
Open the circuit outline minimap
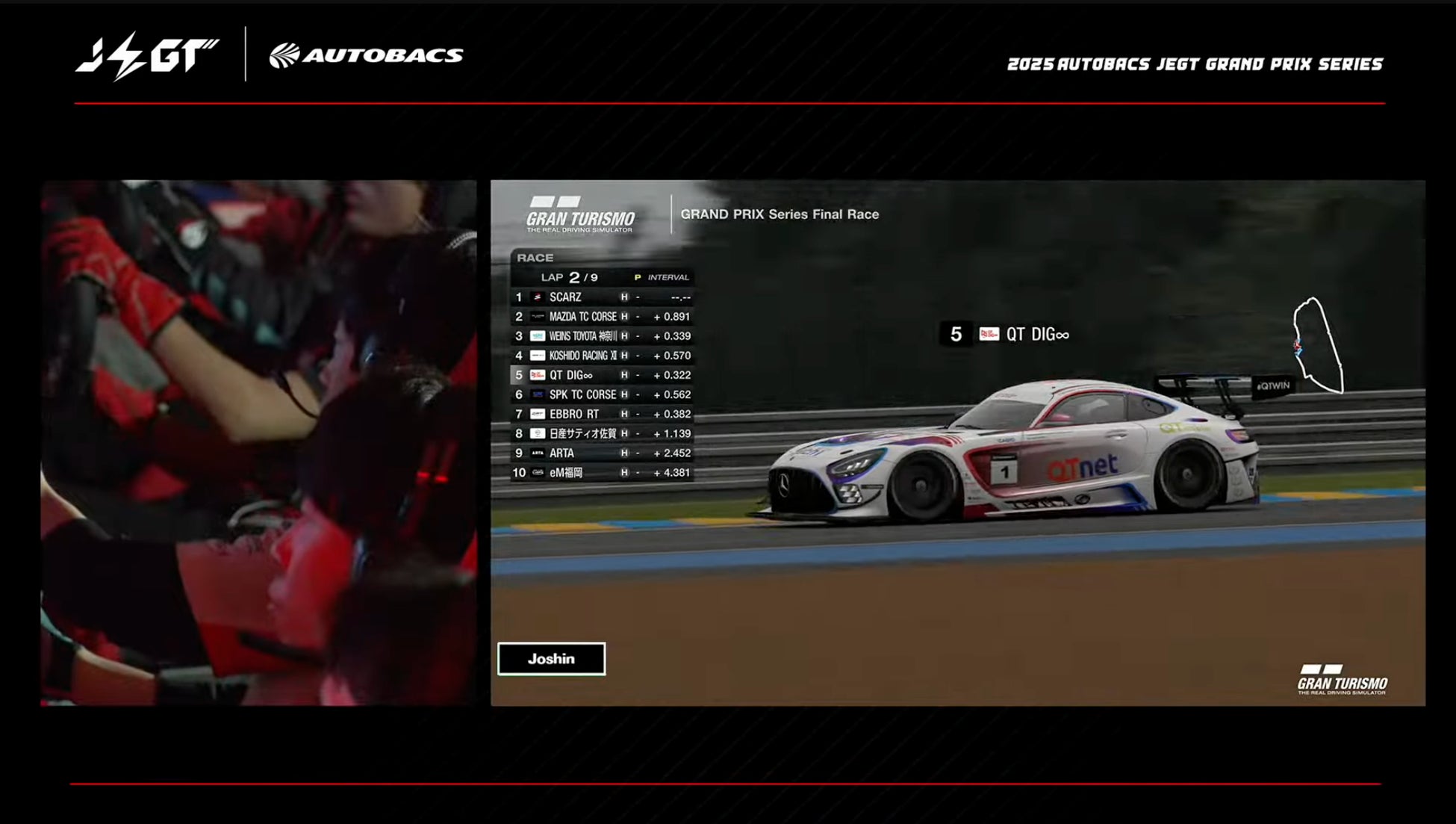[1318, 345]
